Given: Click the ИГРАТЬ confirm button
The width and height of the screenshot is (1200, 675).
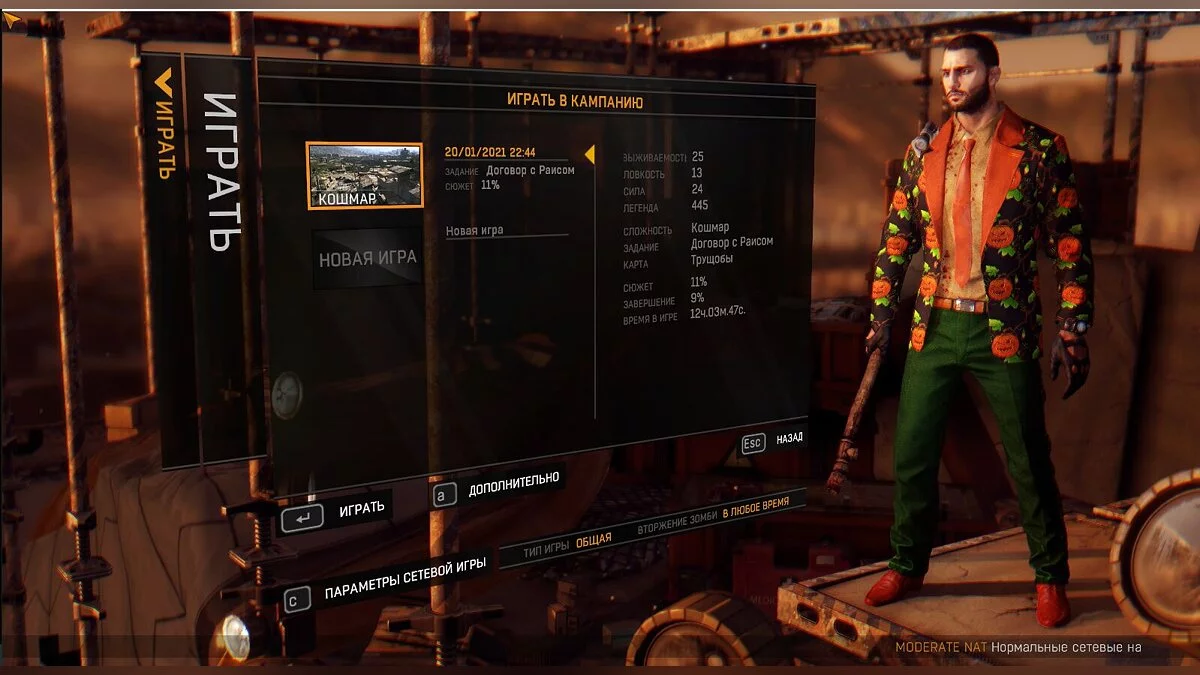Looking at the screenshot, I should (338, 512).
